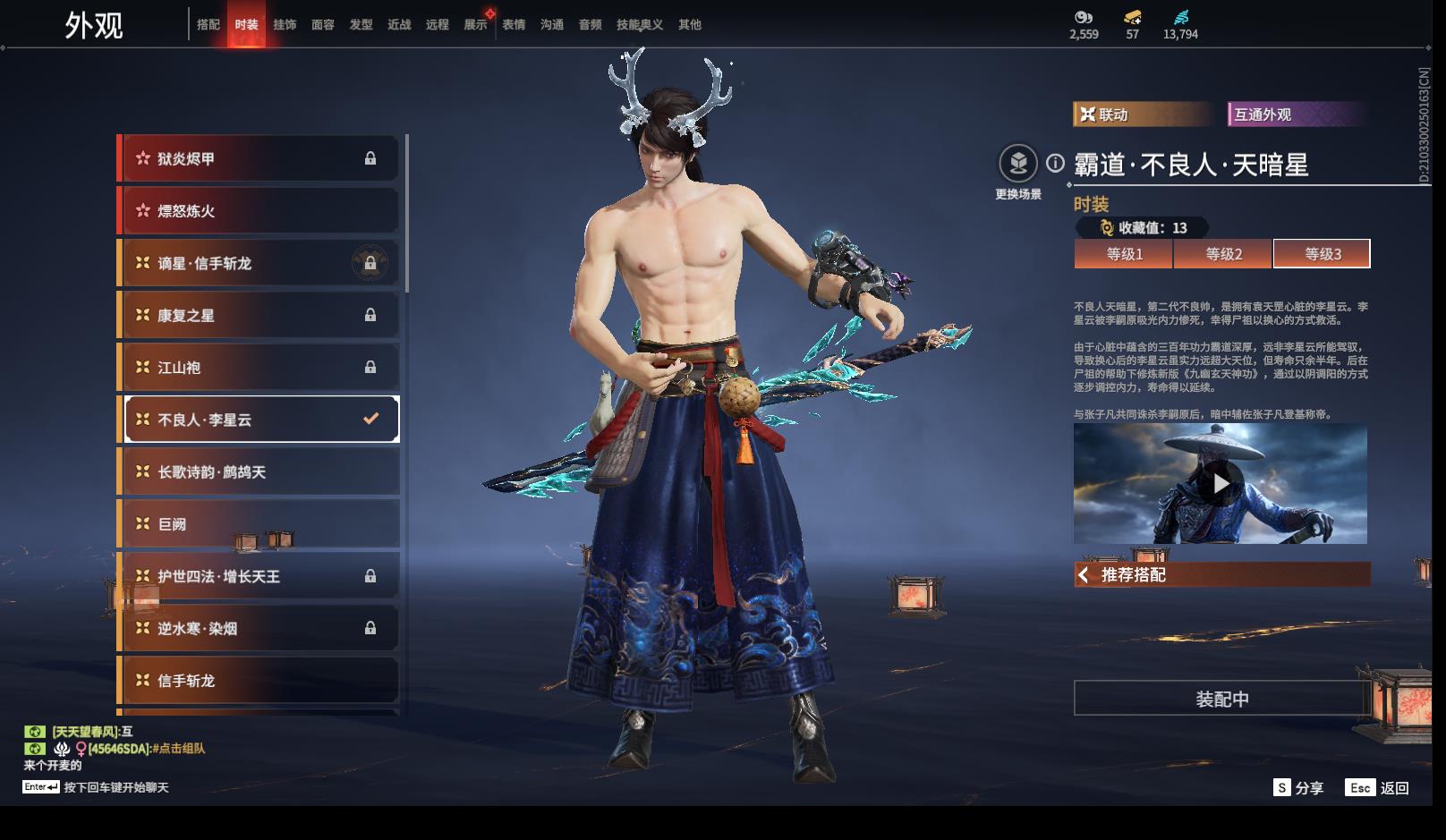Open the 挂饰 accessories tab

click(x=285, y=25)
